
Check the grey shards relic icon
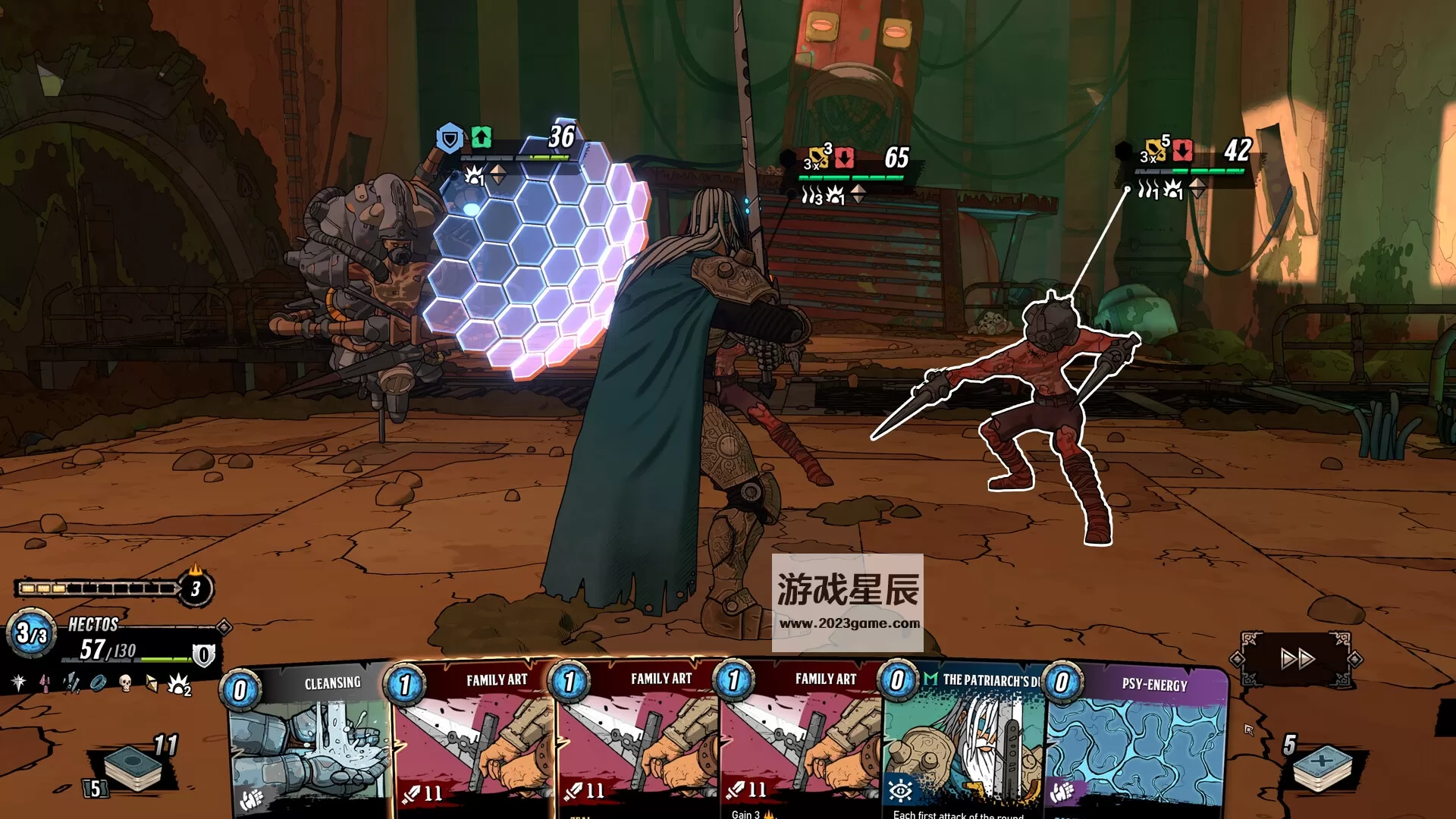[x=71, y=682]
